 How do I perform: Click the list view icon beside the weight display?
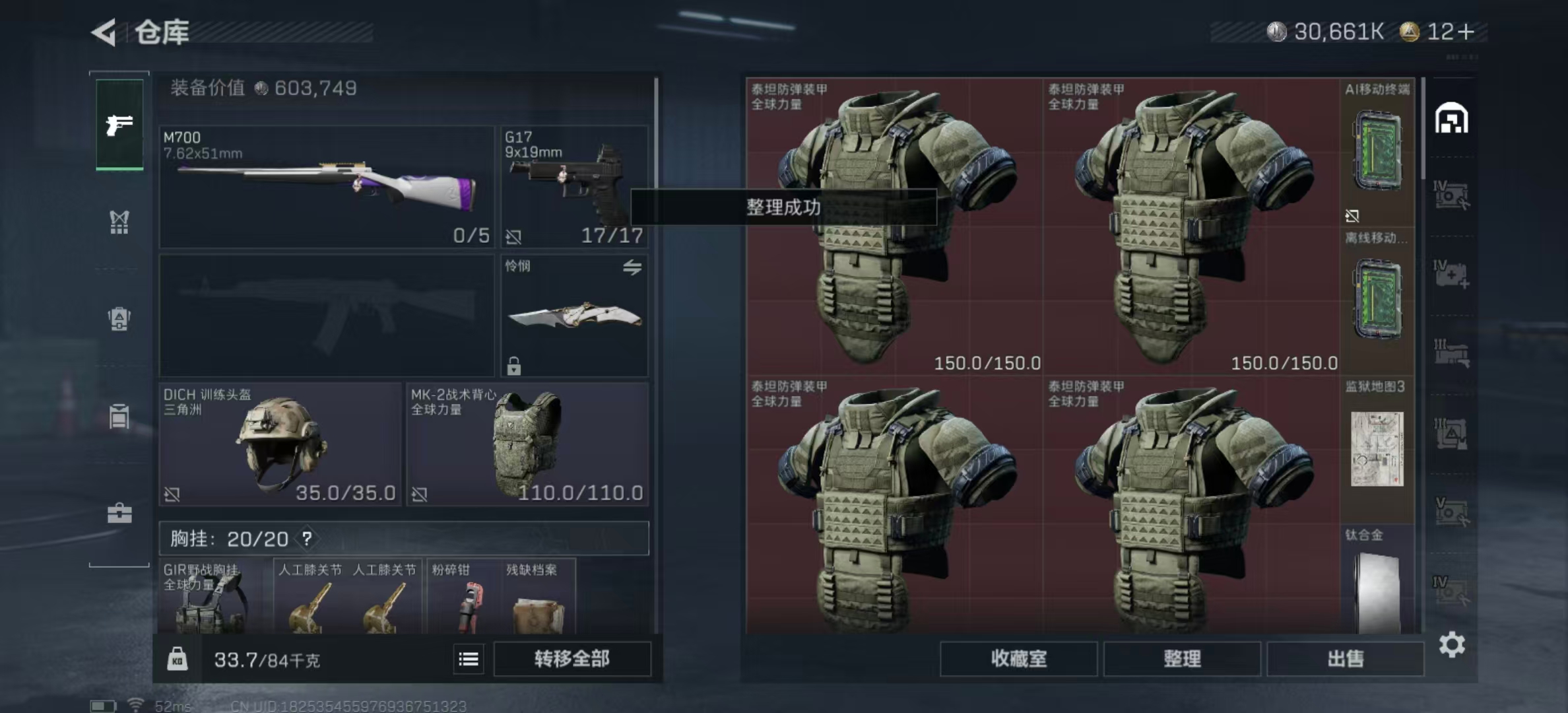click(468, 659)
